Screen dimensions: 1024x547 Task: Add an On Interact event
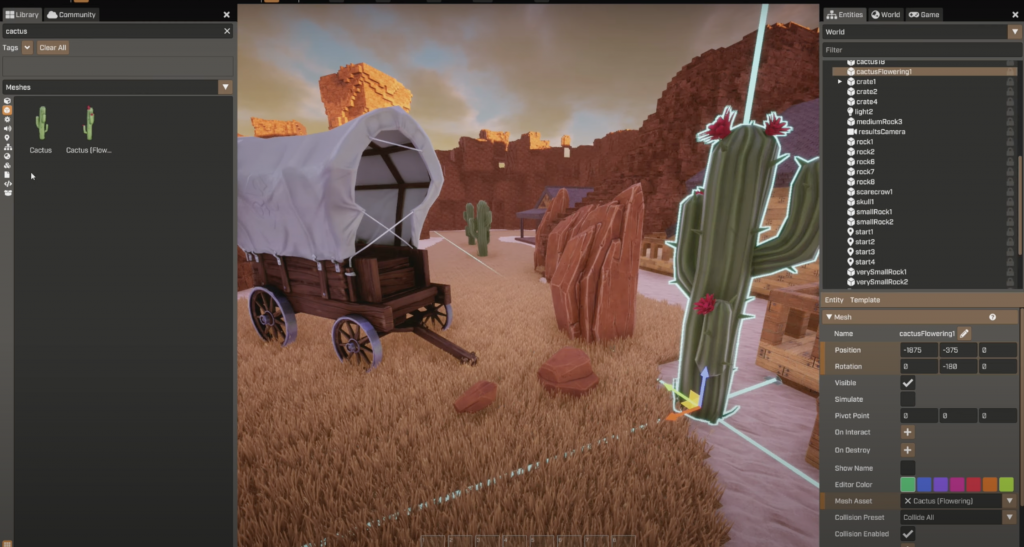(x=908, y=432)
